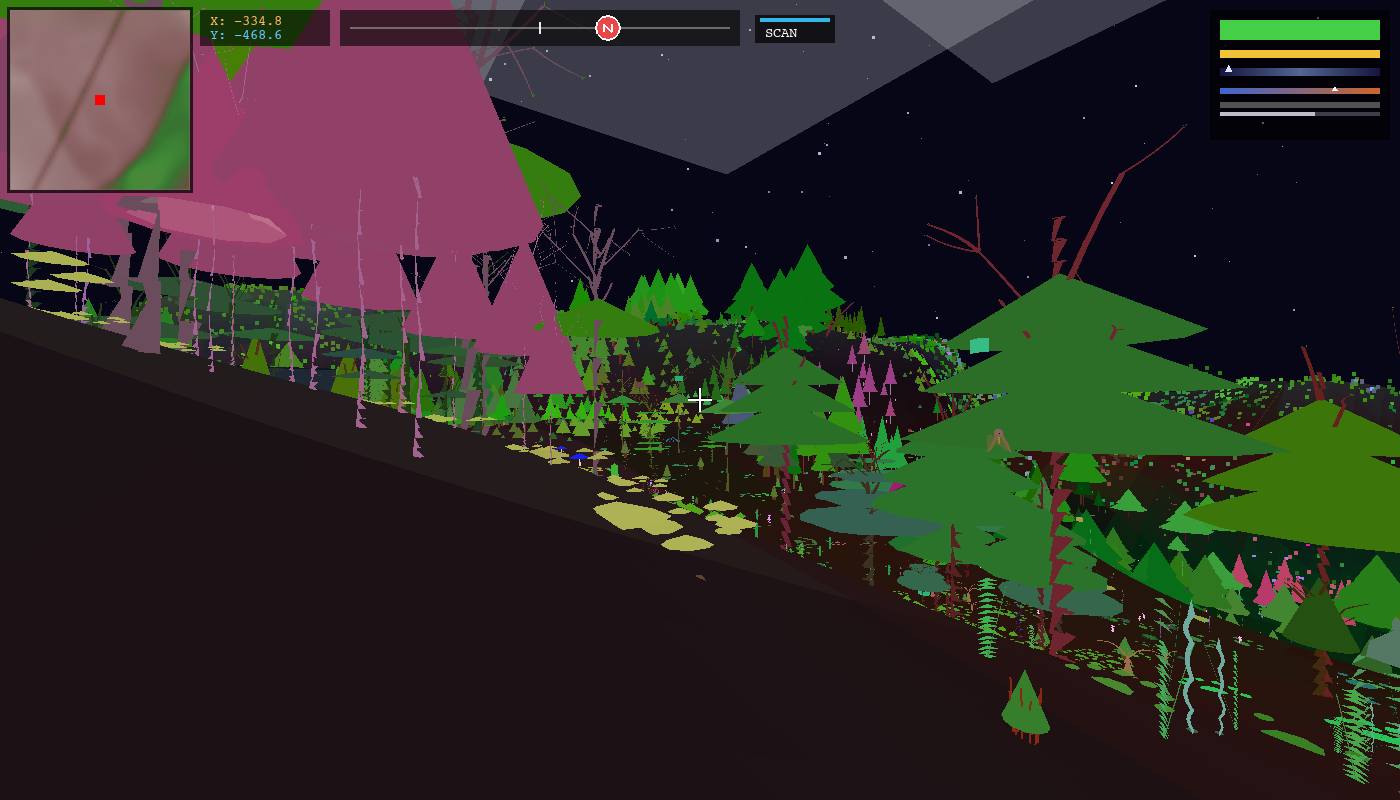Click the white triangle on the blue-orange gradient bar
Screen dimensions: 1400x800
[x=1335, y=90]
